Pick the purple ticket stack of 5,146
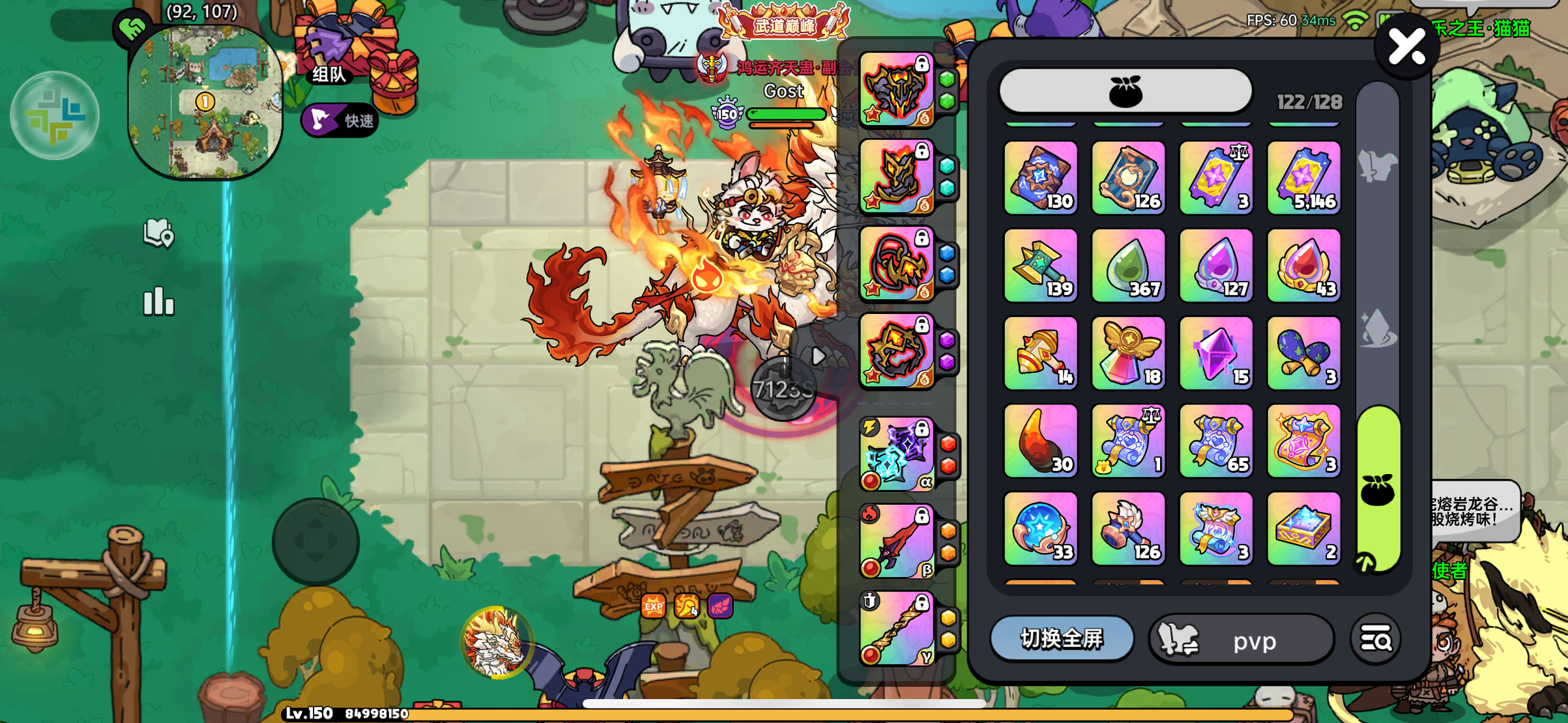 pos(1303,178)
